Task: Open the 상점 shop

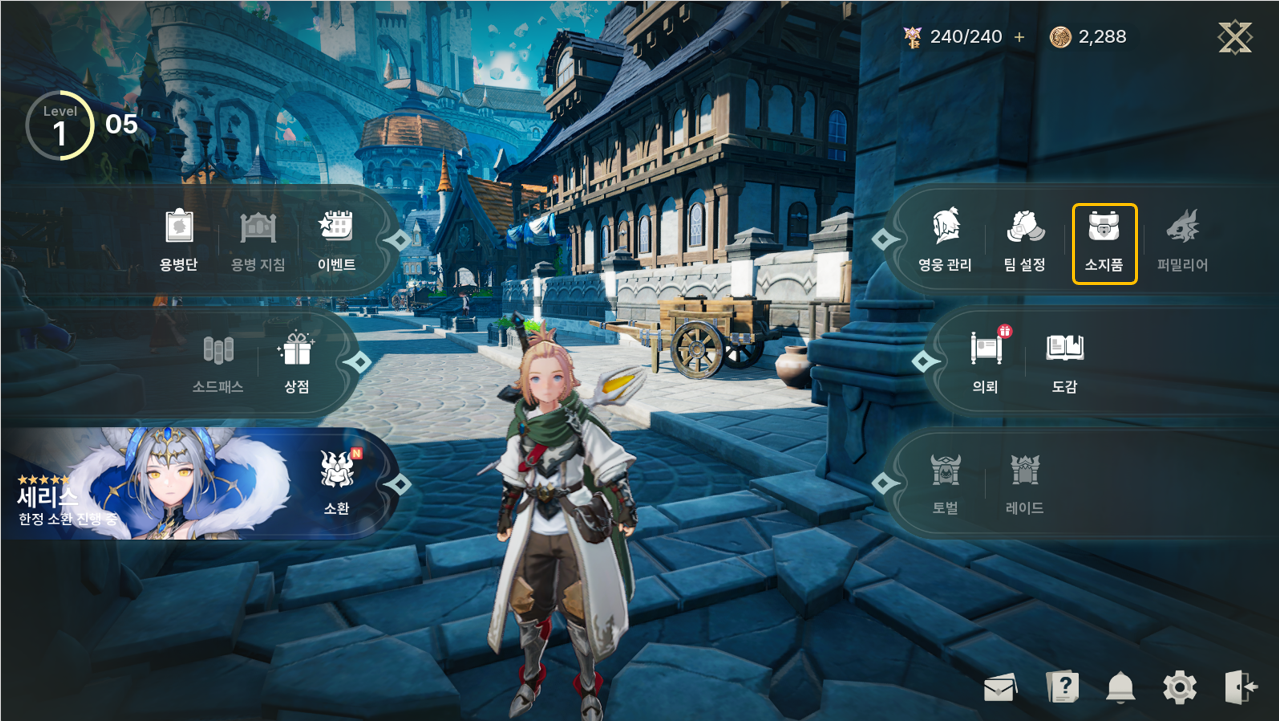Action: 297,363
